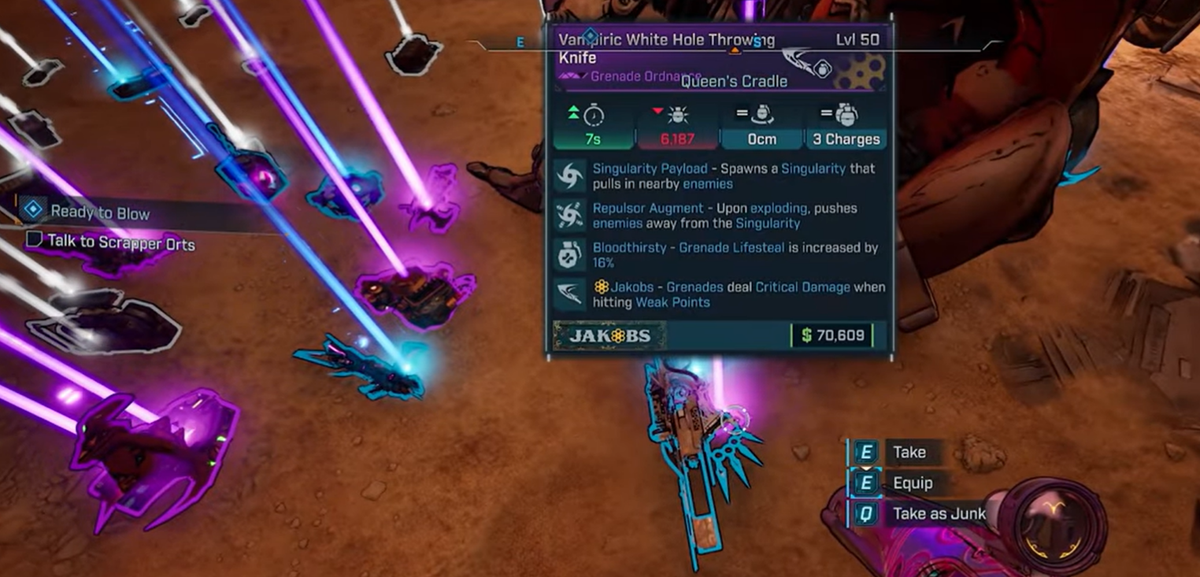Click the Bloodthirsty lifesteal perk icon
This screenshot has width=1200, height=577.
point(571,254)
